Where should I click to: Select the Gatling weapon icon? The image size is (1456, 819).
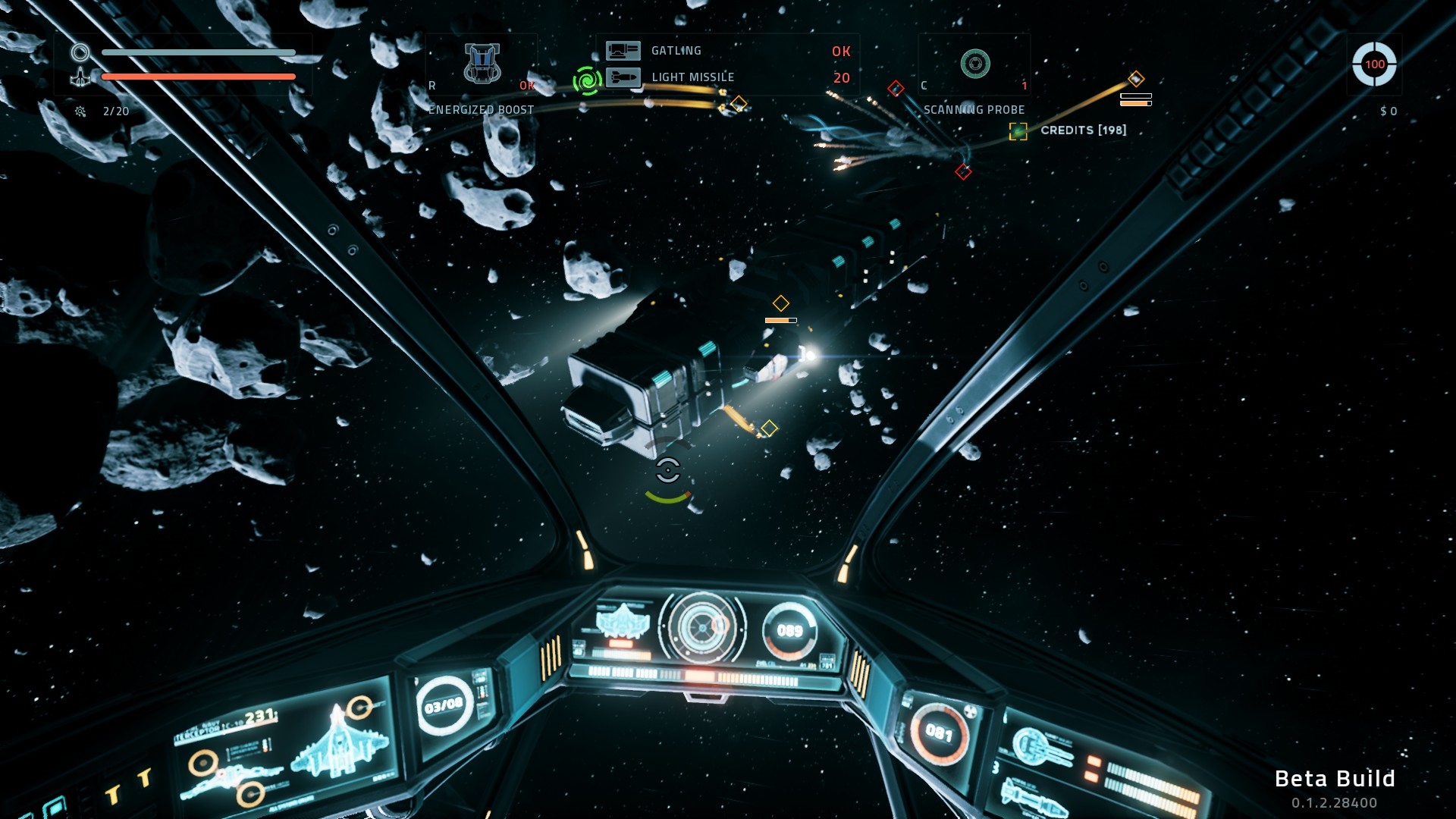pos(623,51)
